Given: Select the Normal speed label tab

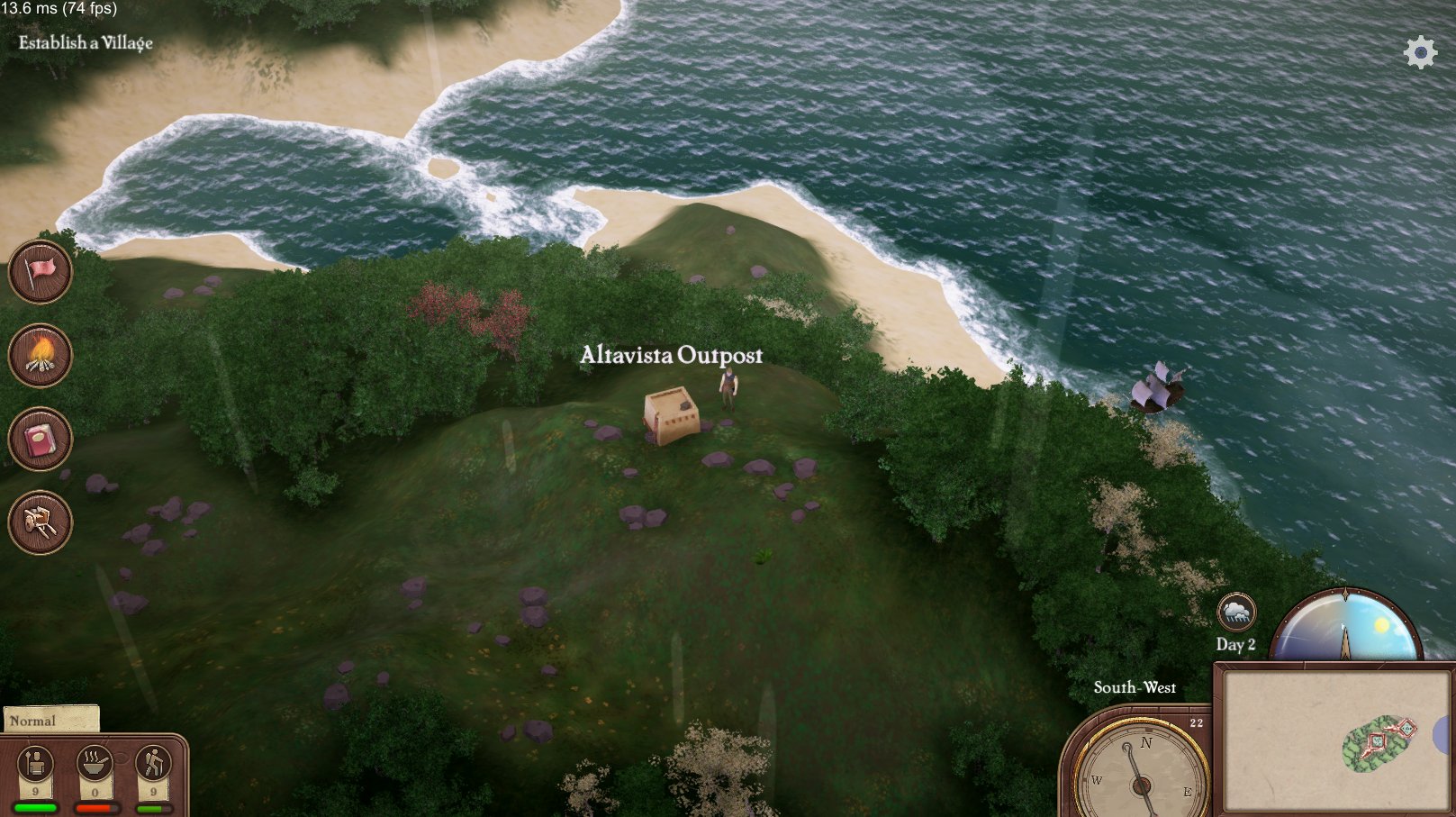Looking at the screenshot, I should click(50, 720).
